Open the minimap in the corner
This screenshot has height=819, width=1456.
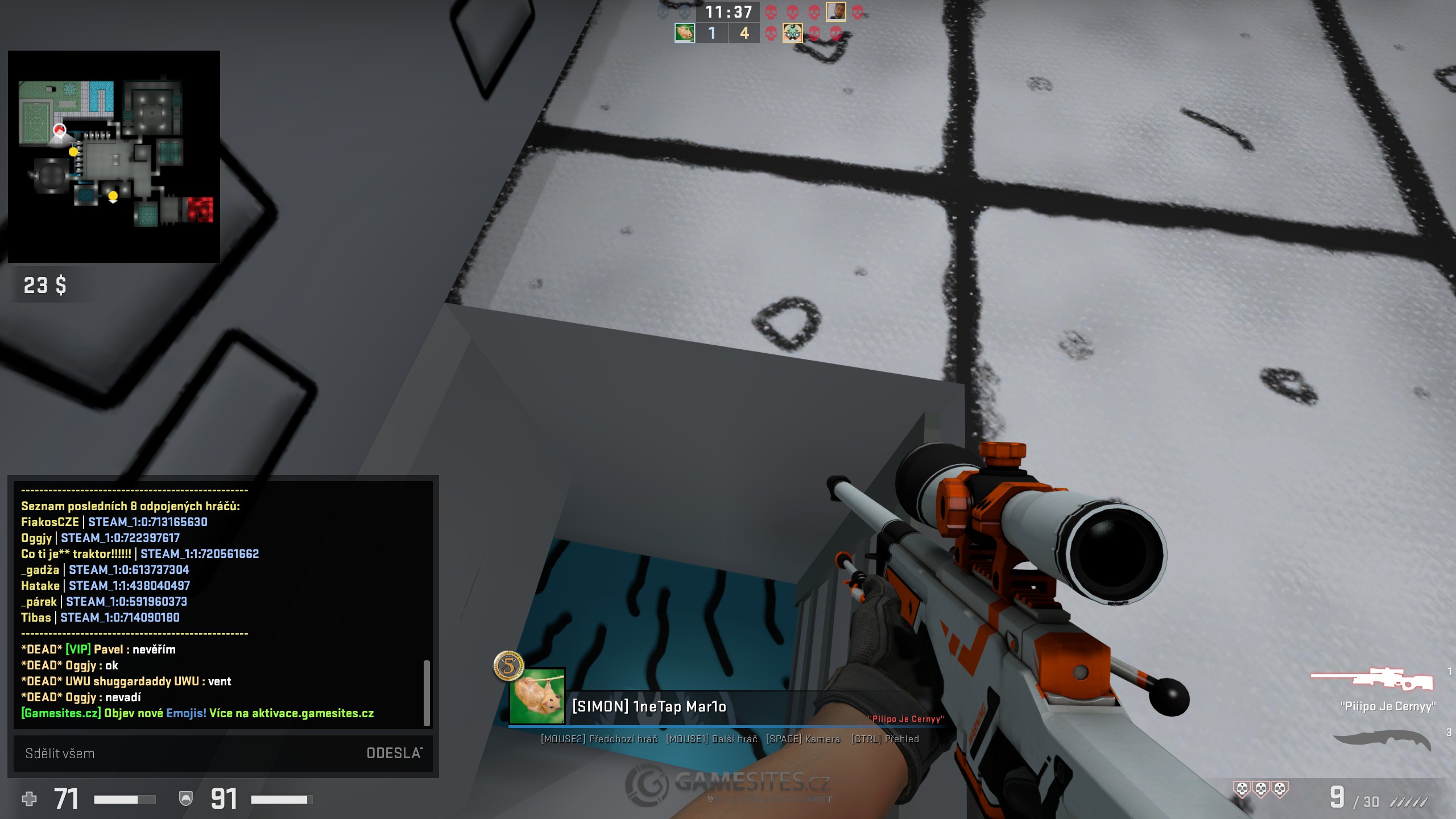tap(114, 156)
